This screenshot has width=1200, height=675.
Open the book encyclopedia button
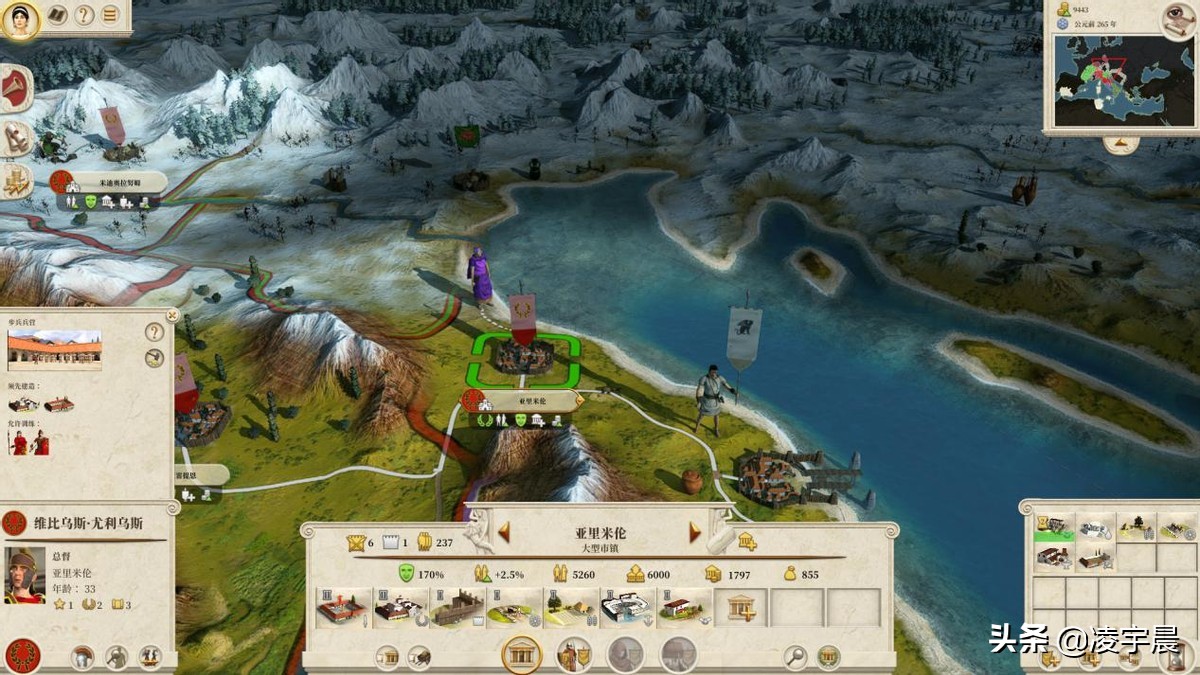click(x=57, y=15)
